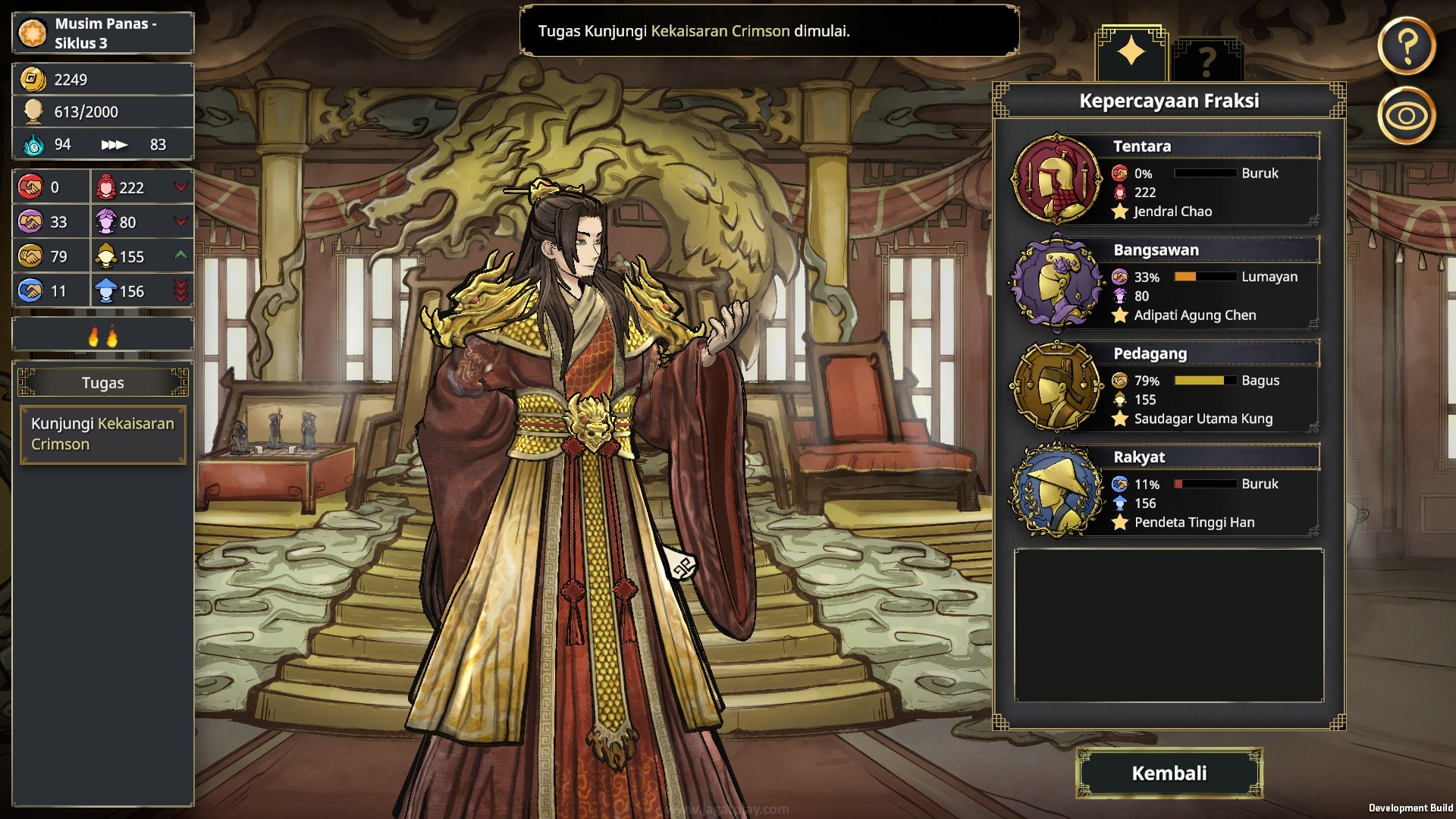
Task: Click the blue spirit flame icon
Action: click(x=32, y=144)
